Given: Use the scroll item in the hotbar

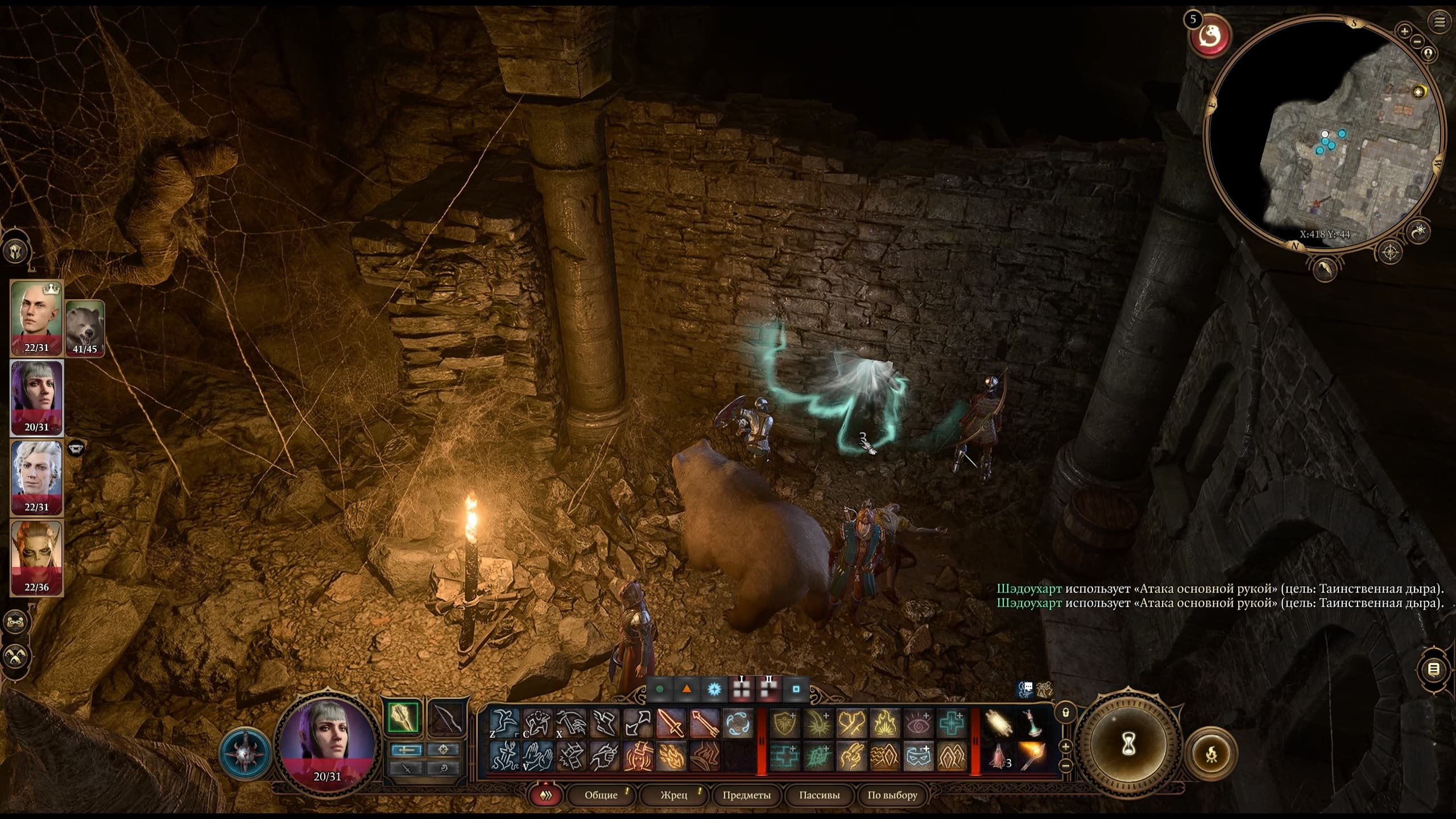Looking at the screenshot, I should 999,723.
